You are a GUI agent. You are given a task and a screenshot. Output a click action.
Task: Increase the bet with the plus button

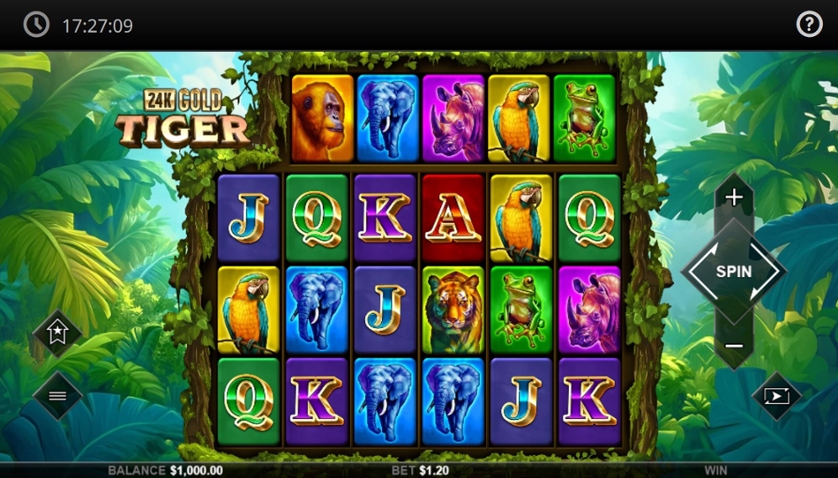(734, 197)
